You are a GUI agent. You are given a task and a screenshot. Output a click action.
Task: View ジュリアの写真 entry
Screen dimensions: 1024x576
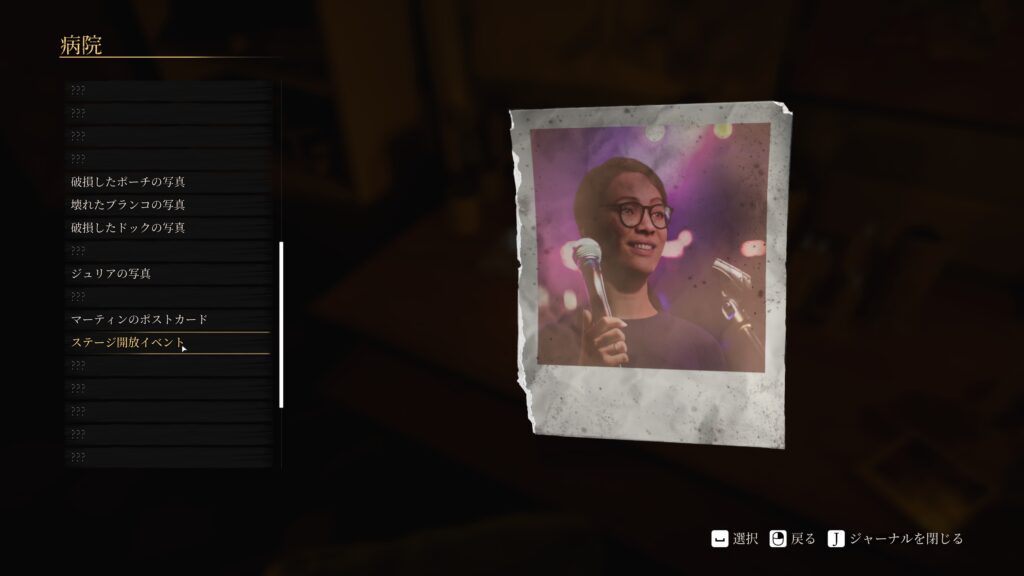[x=111, y=273]
